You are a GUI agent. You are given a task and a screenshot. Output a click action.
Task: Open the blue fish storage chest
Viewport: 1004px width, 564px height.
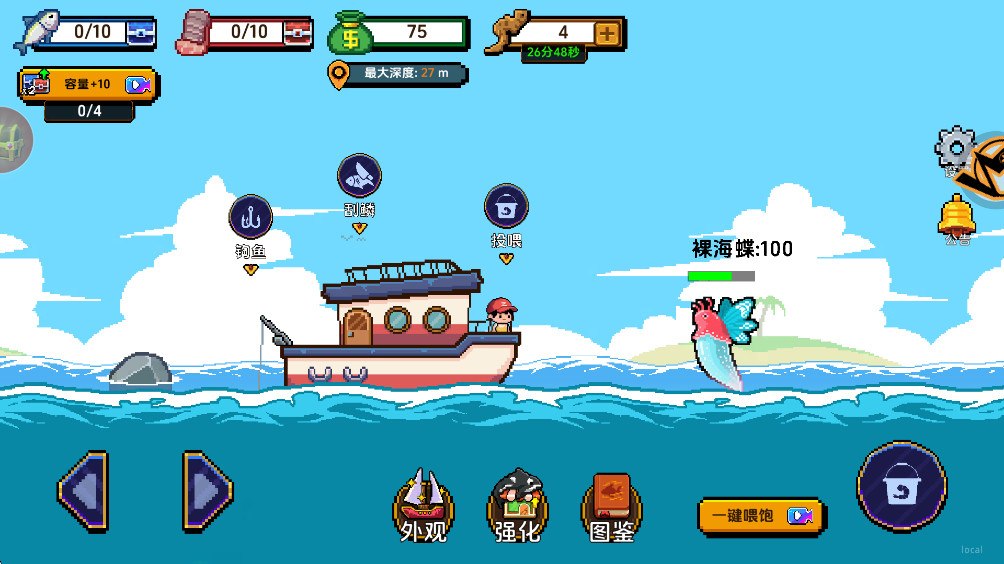(x=142, y=33)
